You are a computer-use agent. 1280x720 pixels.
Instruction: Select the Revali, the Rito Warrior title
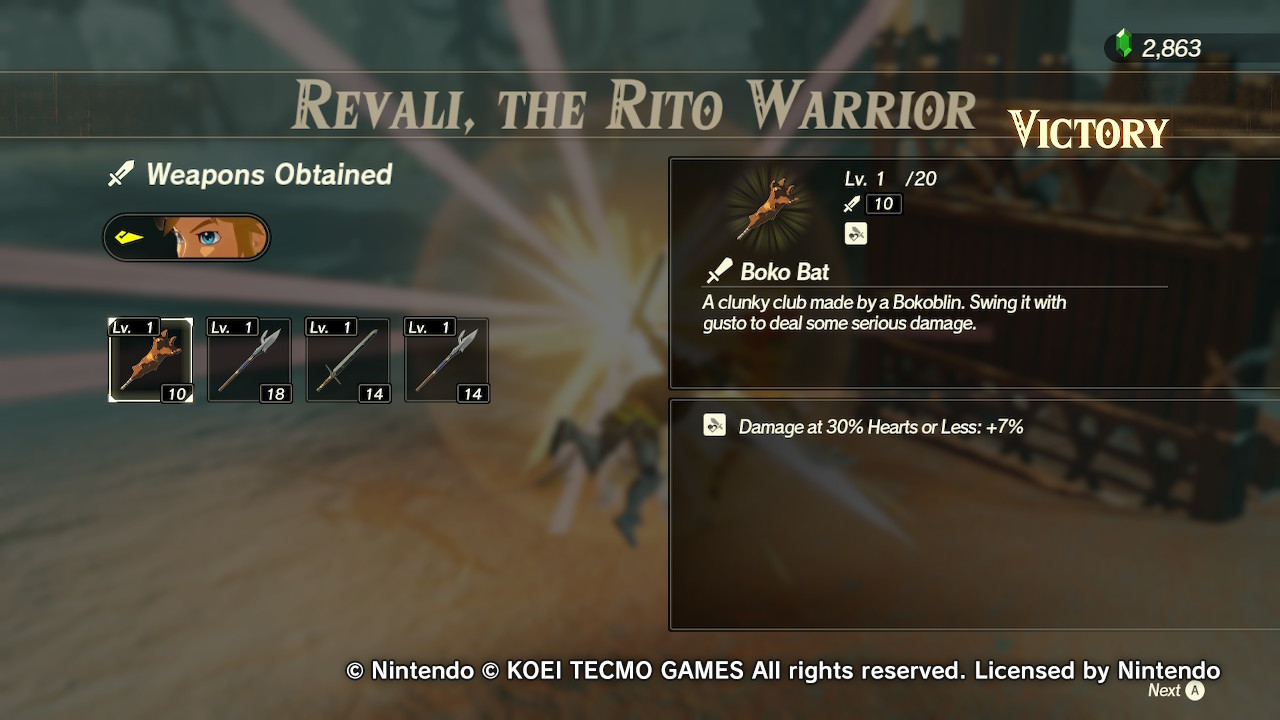(x=634, y=104)
